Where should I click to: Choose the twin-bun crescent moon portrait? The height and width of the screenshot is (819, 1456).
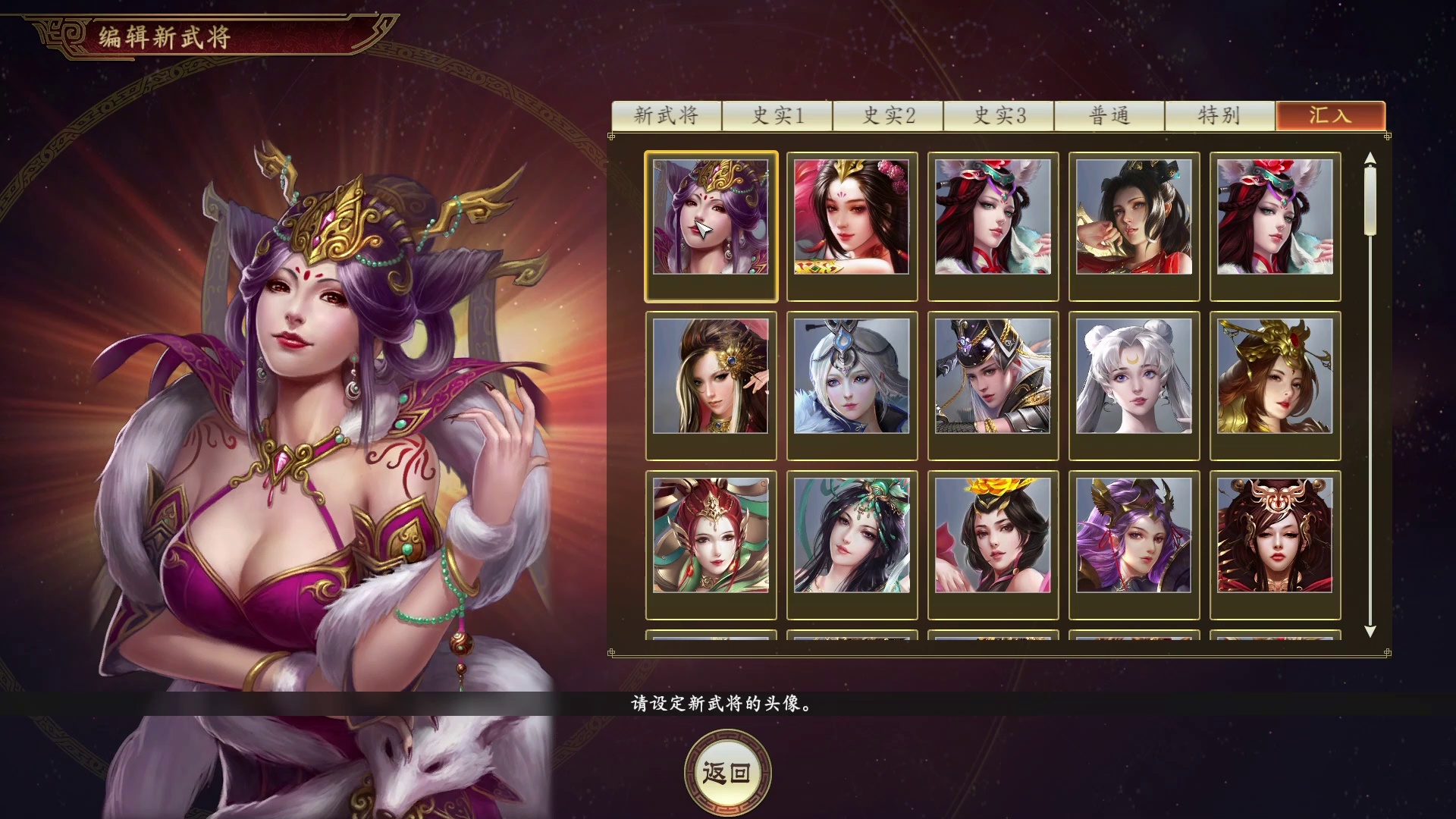pos(1134,383)
